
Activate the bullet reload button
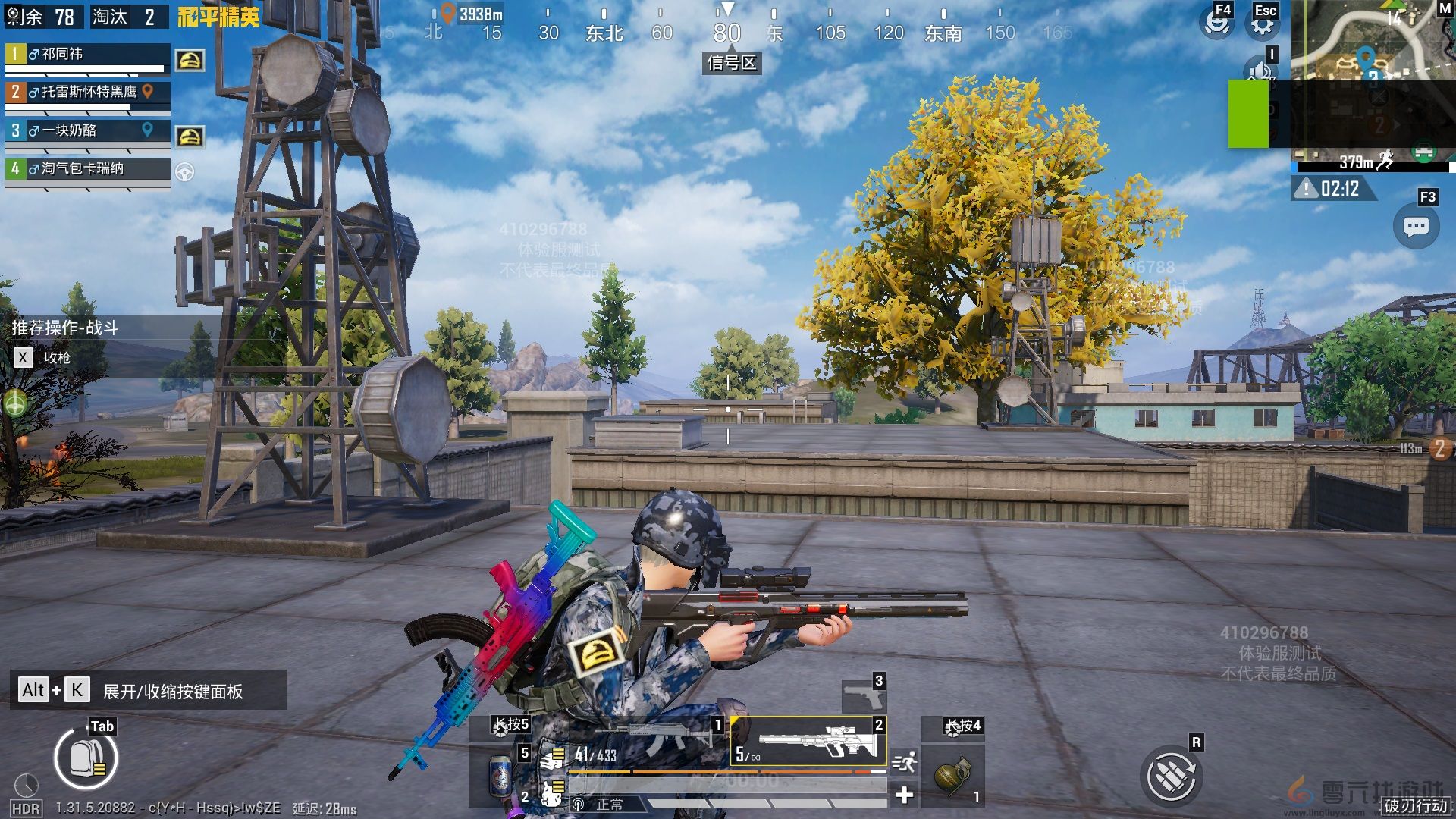tap(1171, 776)
